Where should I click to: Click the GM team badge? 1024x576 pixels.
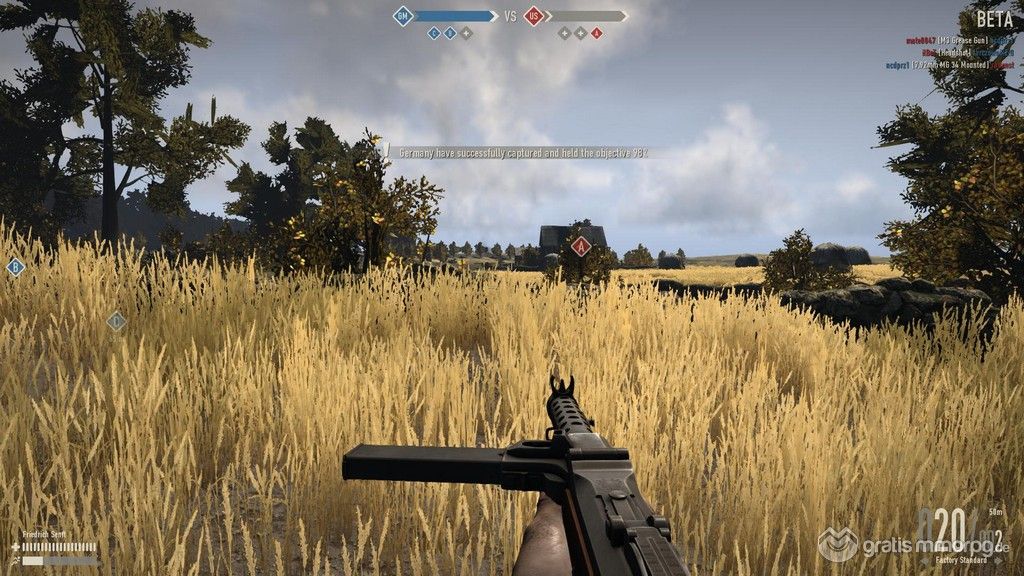[x=403, y=16]
